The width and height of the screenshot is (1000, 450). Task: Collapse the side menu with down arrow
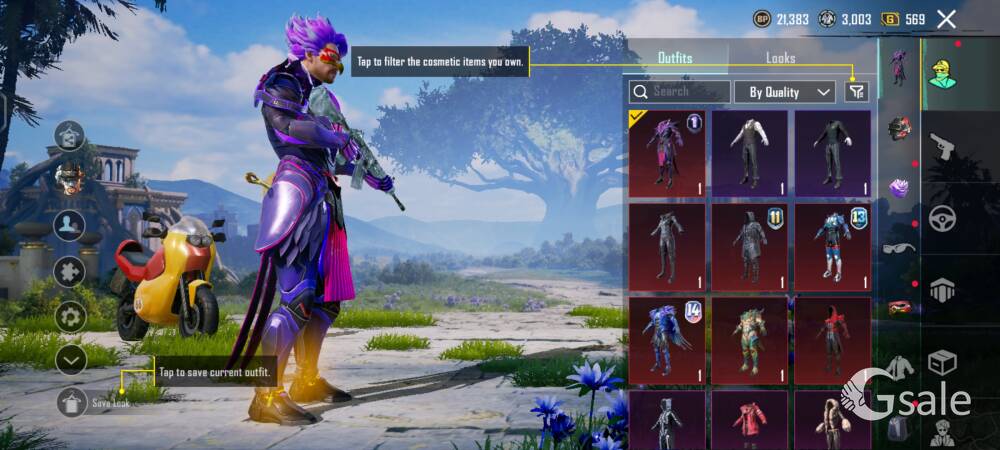70,358
